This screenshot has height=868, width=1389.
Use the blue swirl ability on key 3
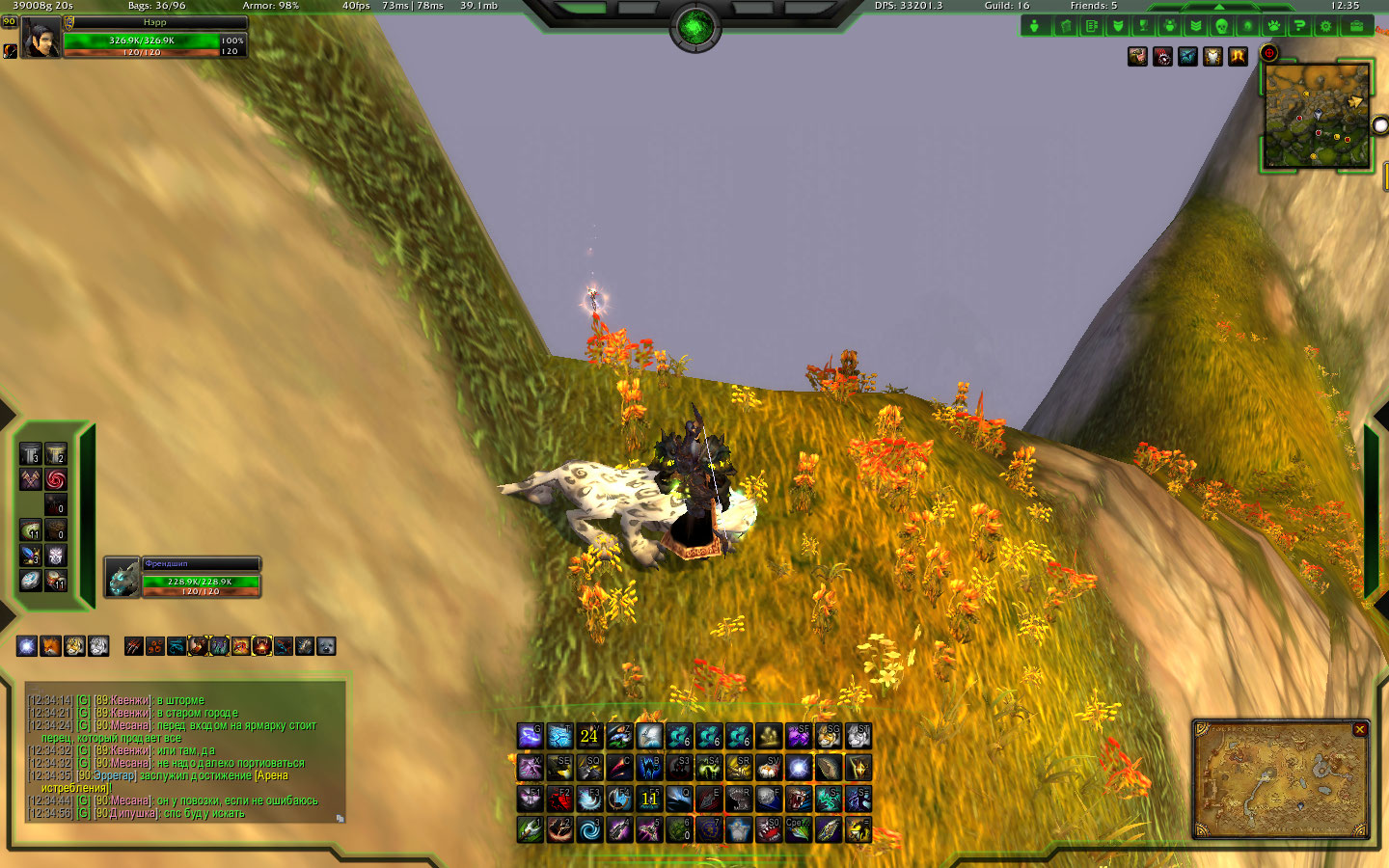[x=589, y=829]
